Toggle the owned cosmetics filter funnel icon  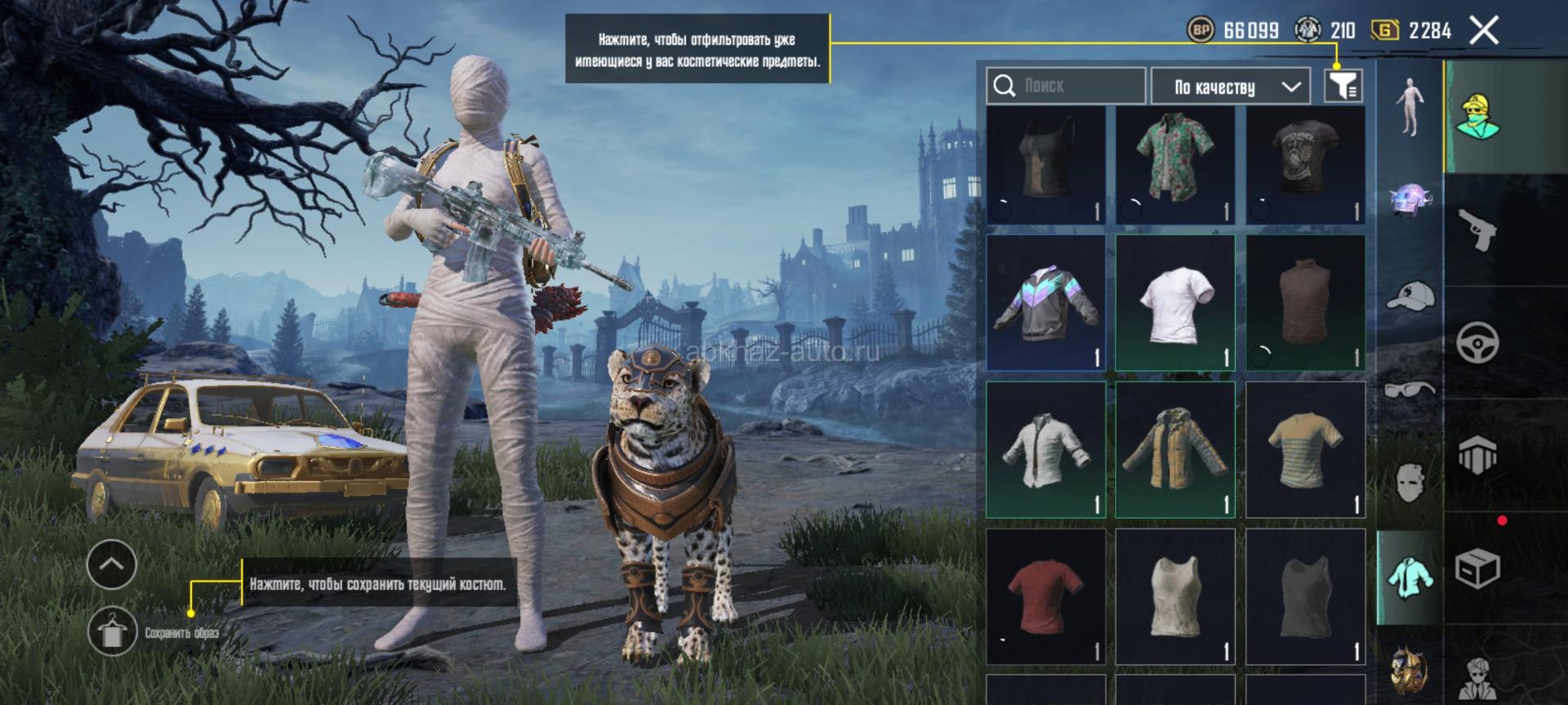1343,86
